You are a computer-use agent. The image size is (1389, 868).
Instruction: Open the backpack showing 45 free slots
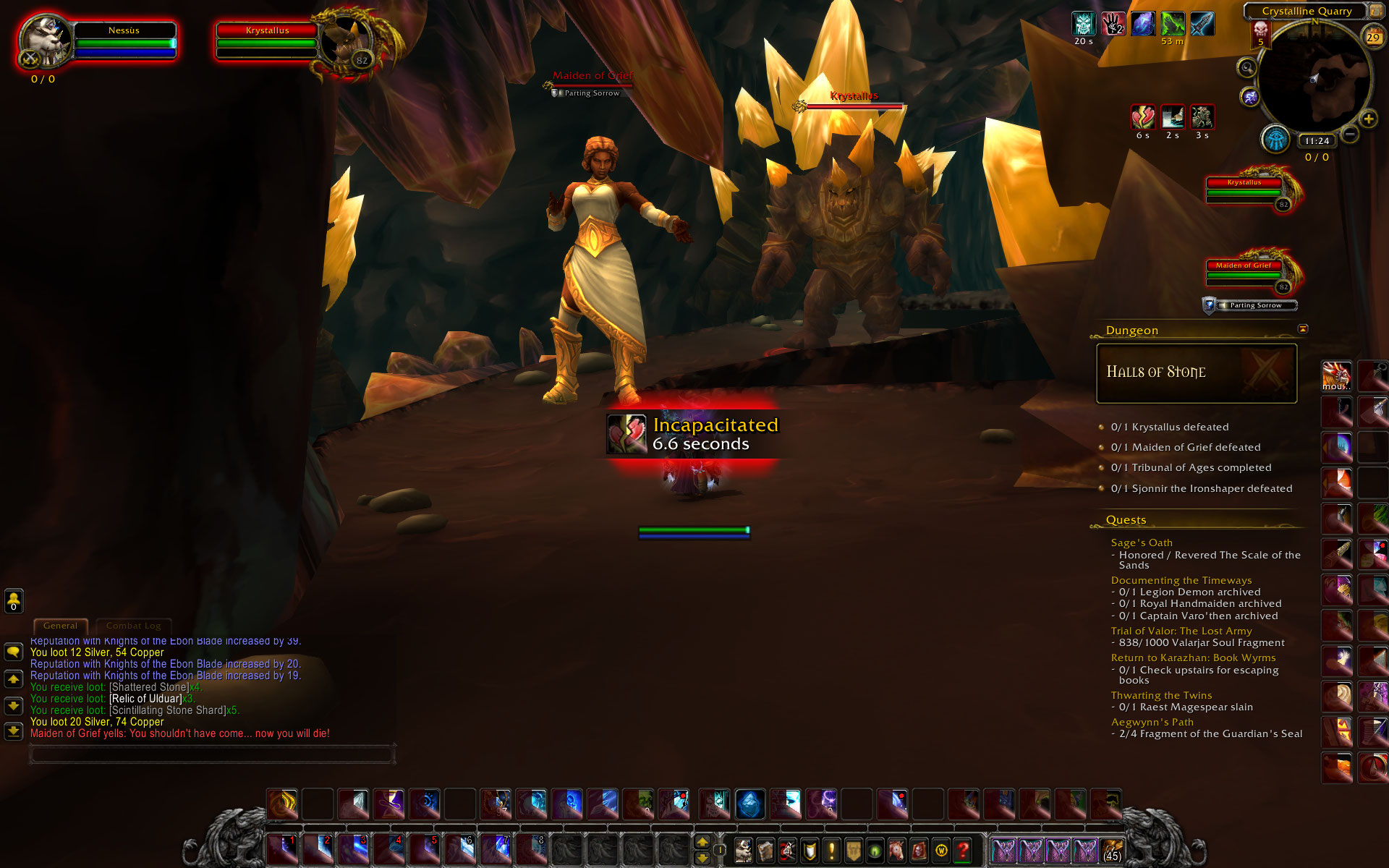click(1112, 851)
